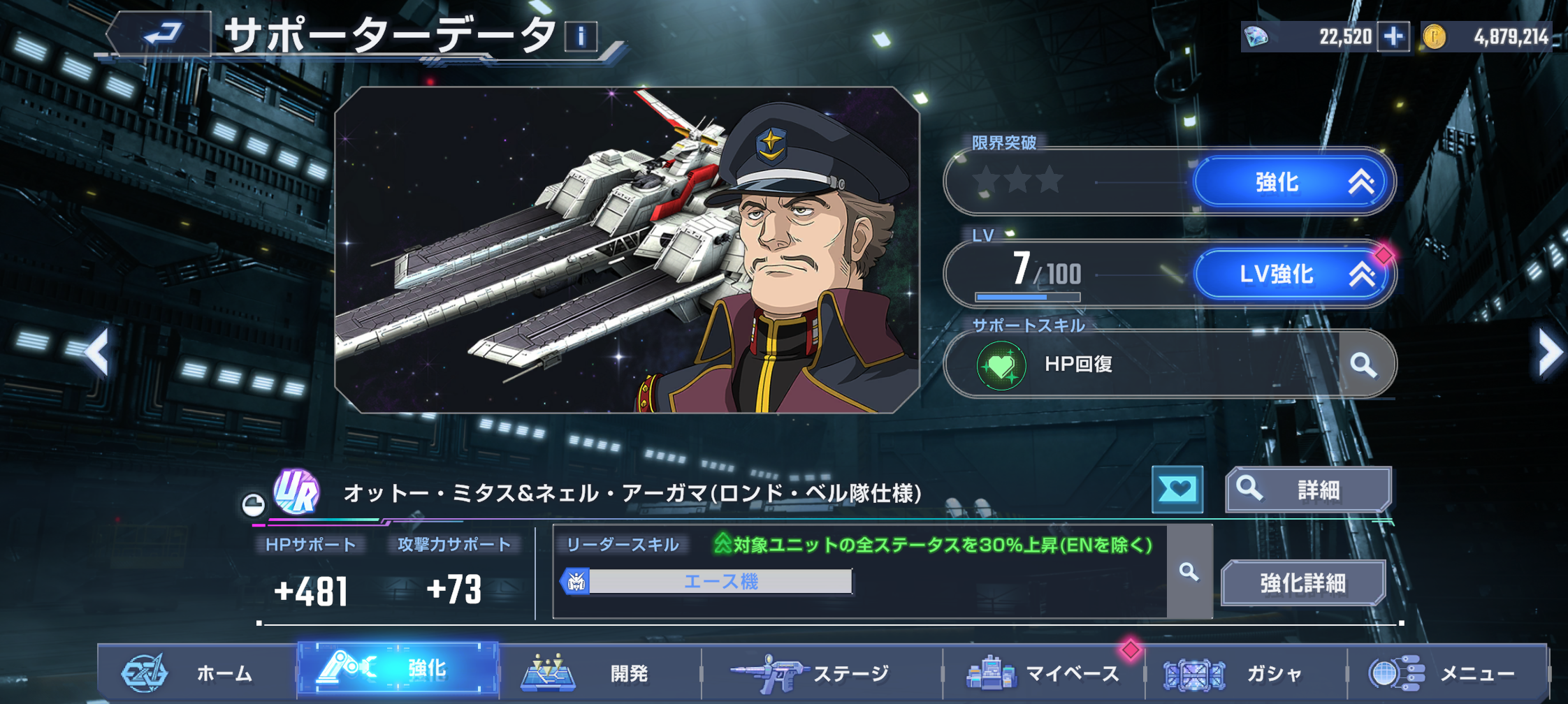The height and width of the screenshot is (704, 1568).
Task: Toggle the heart favorite icon
Action: 1177,490
